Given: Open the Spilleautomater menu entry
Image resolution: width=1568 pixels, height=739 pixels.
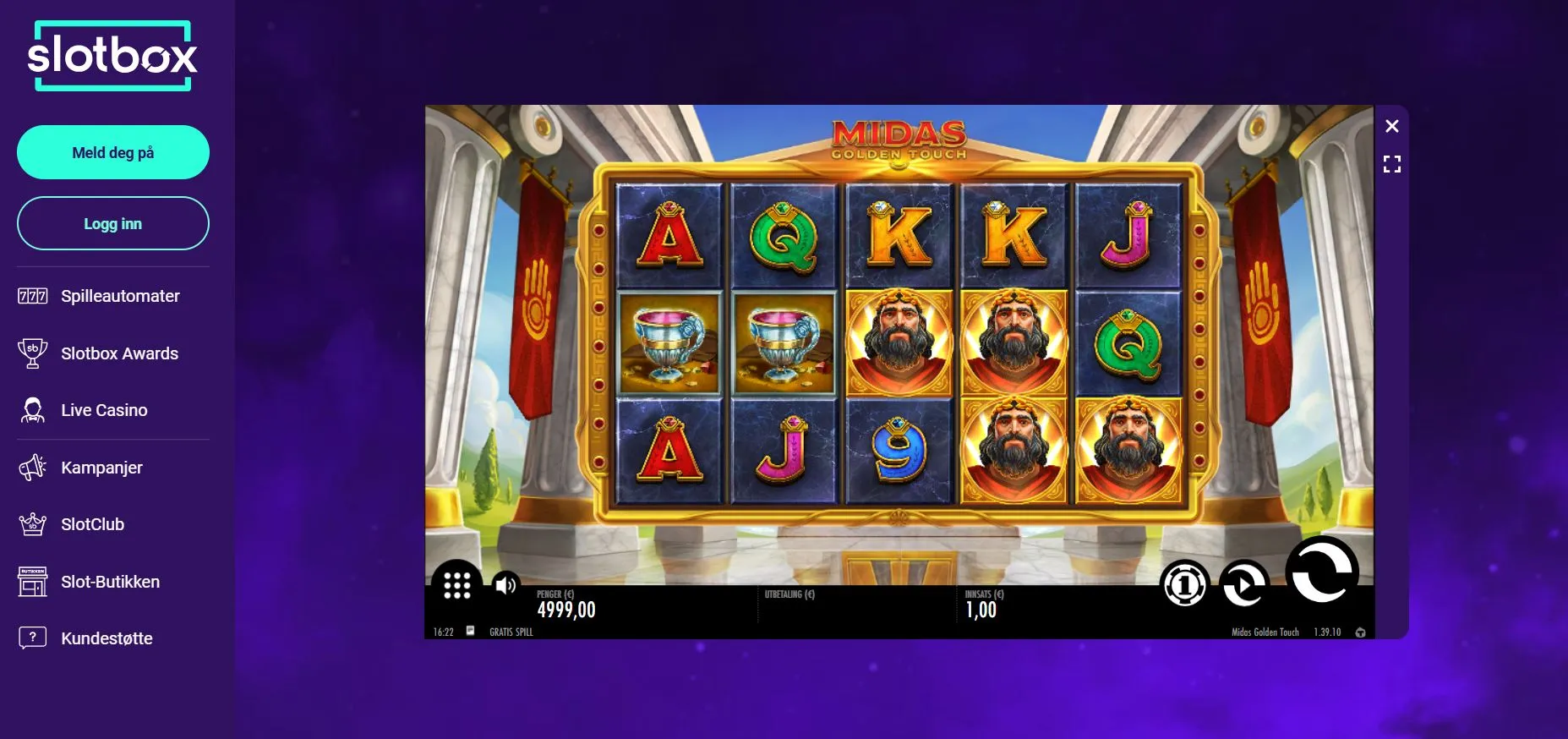Looking at the screenshot, I should [x=118, y=296].
